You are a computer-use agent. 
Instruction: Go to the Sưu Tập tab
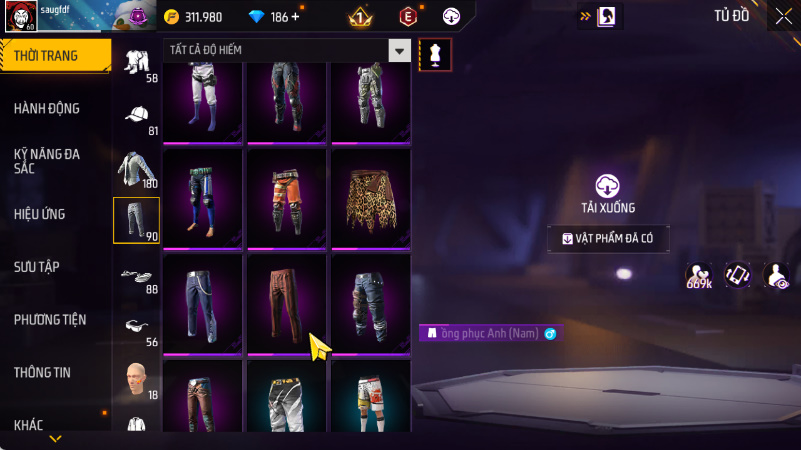click(x=37, y=267)
